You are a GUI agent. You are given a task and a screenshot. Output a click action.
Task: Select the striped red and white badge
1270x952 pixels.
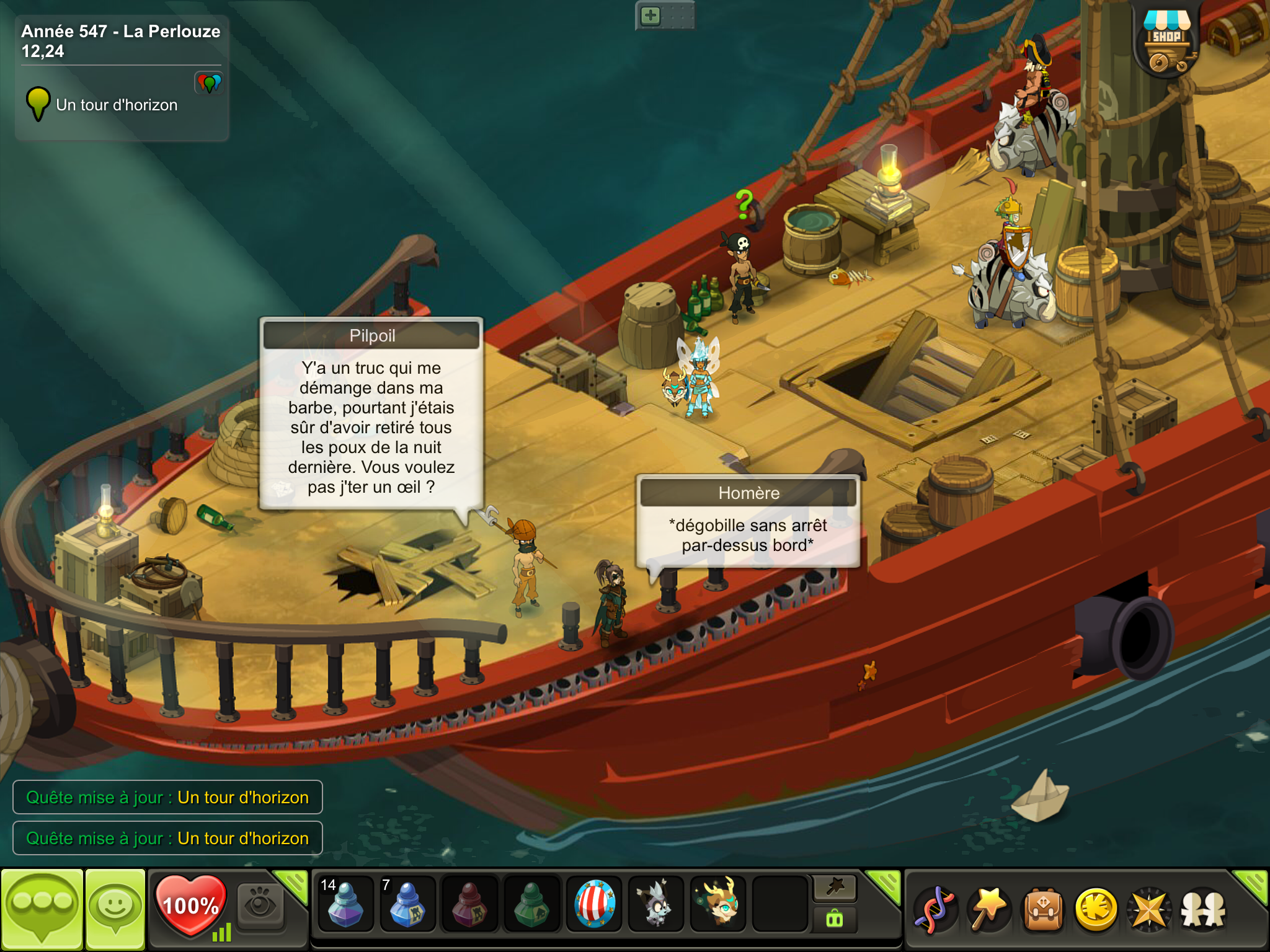(594, 904)
